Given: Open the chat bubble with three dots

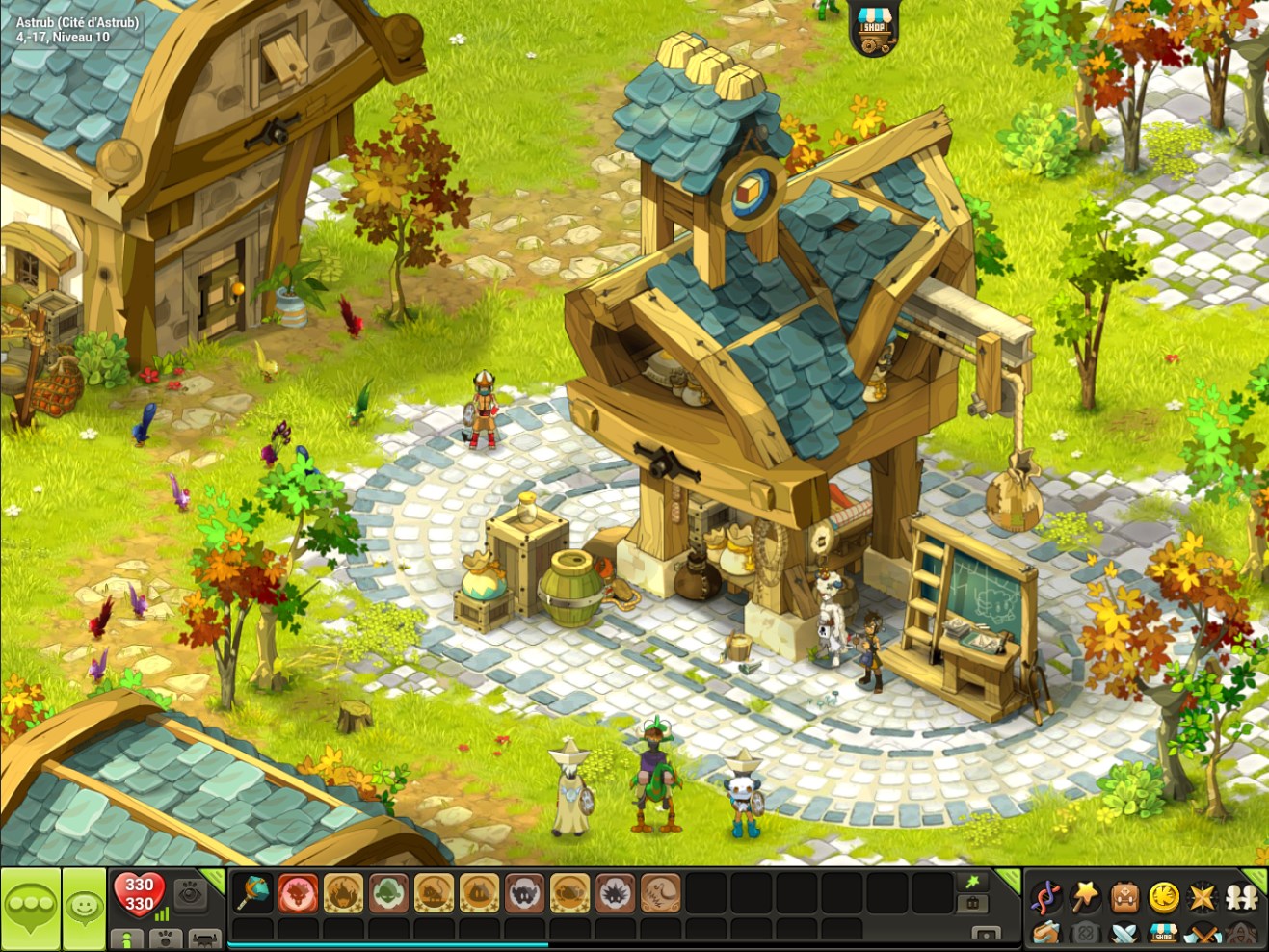Looking at the screenshot, I should click(x=31, y=904).
